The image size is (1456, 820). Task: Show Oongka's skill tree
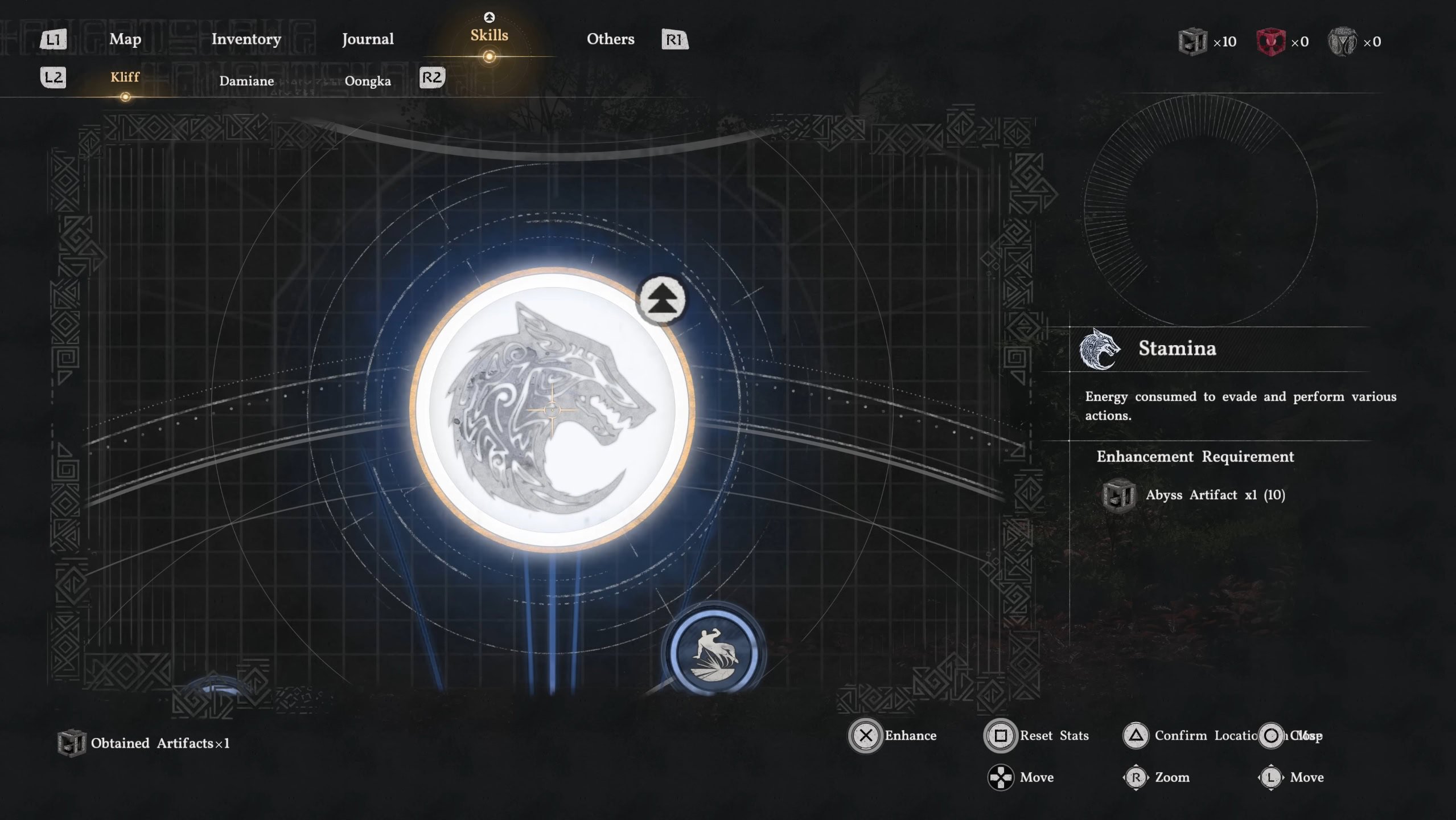coord(368,81)
